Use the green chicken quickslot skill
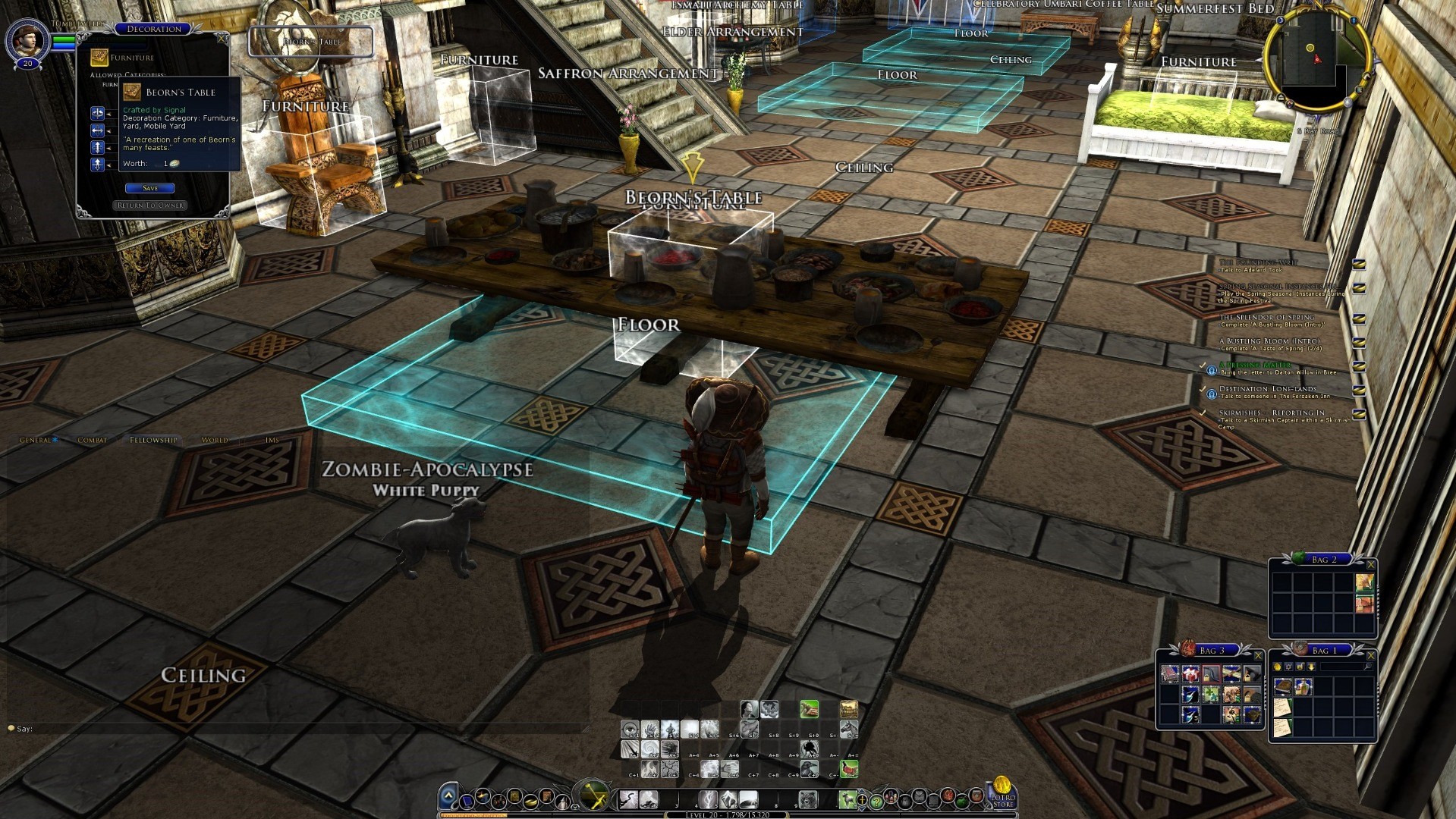 point(849,770)
